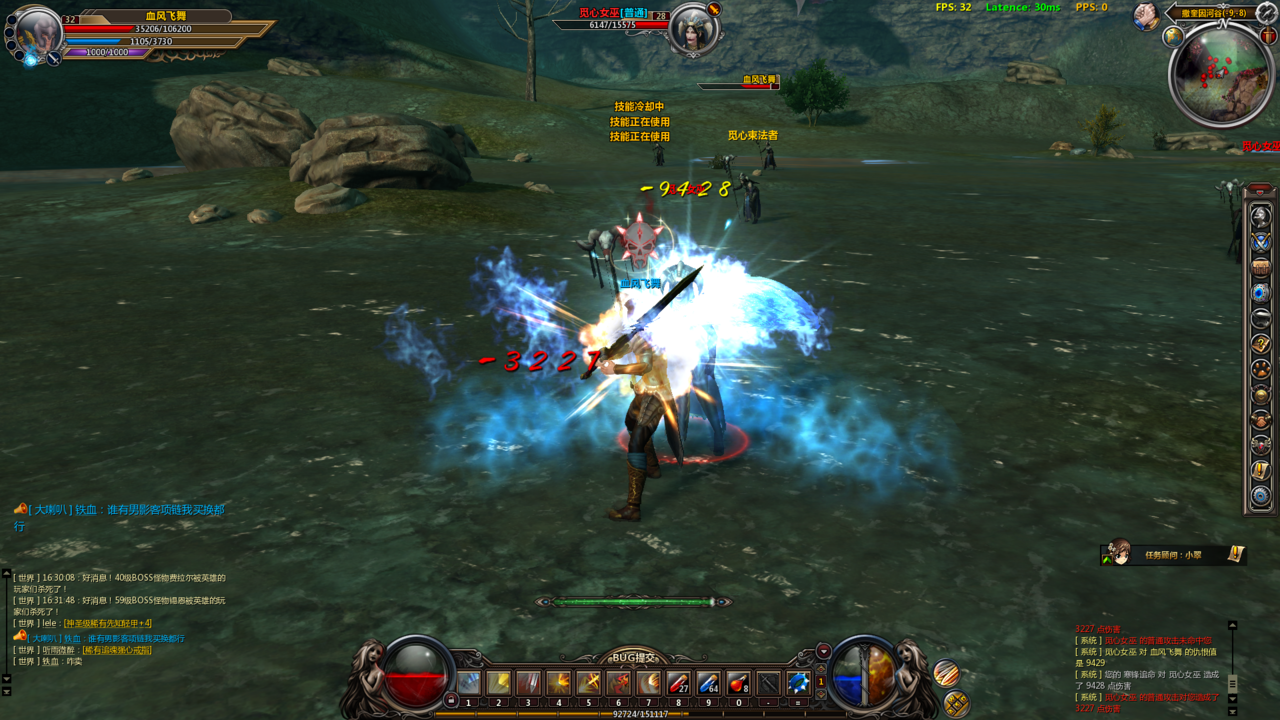The height and width of the screenshot is (720, 1280).
Task: Use the red potion stack of 27
Action: point(678,683)
